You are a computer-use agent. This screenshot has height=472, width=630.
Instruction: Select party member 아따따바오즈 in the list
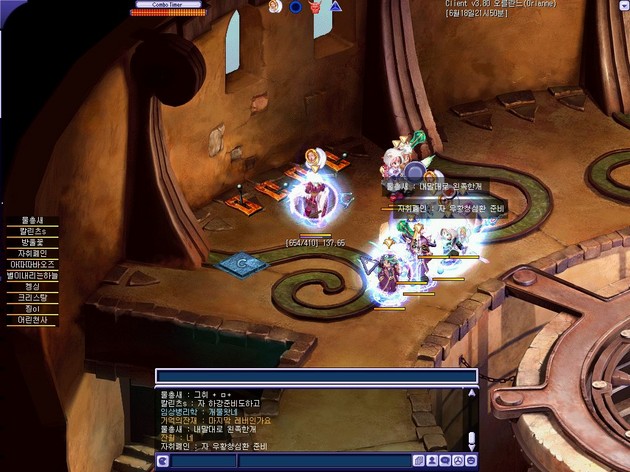coord(34,265)
